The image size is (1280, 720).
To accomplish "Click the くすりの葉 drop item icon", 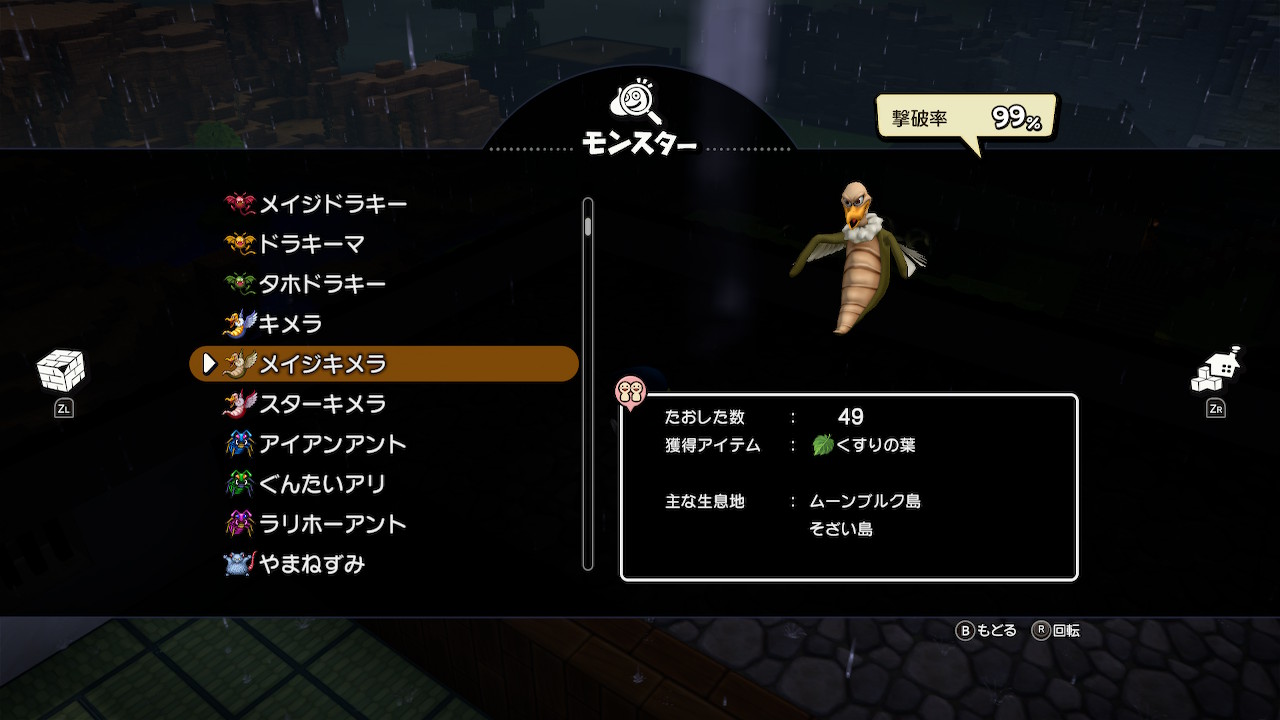I will [x=823, y=445].
